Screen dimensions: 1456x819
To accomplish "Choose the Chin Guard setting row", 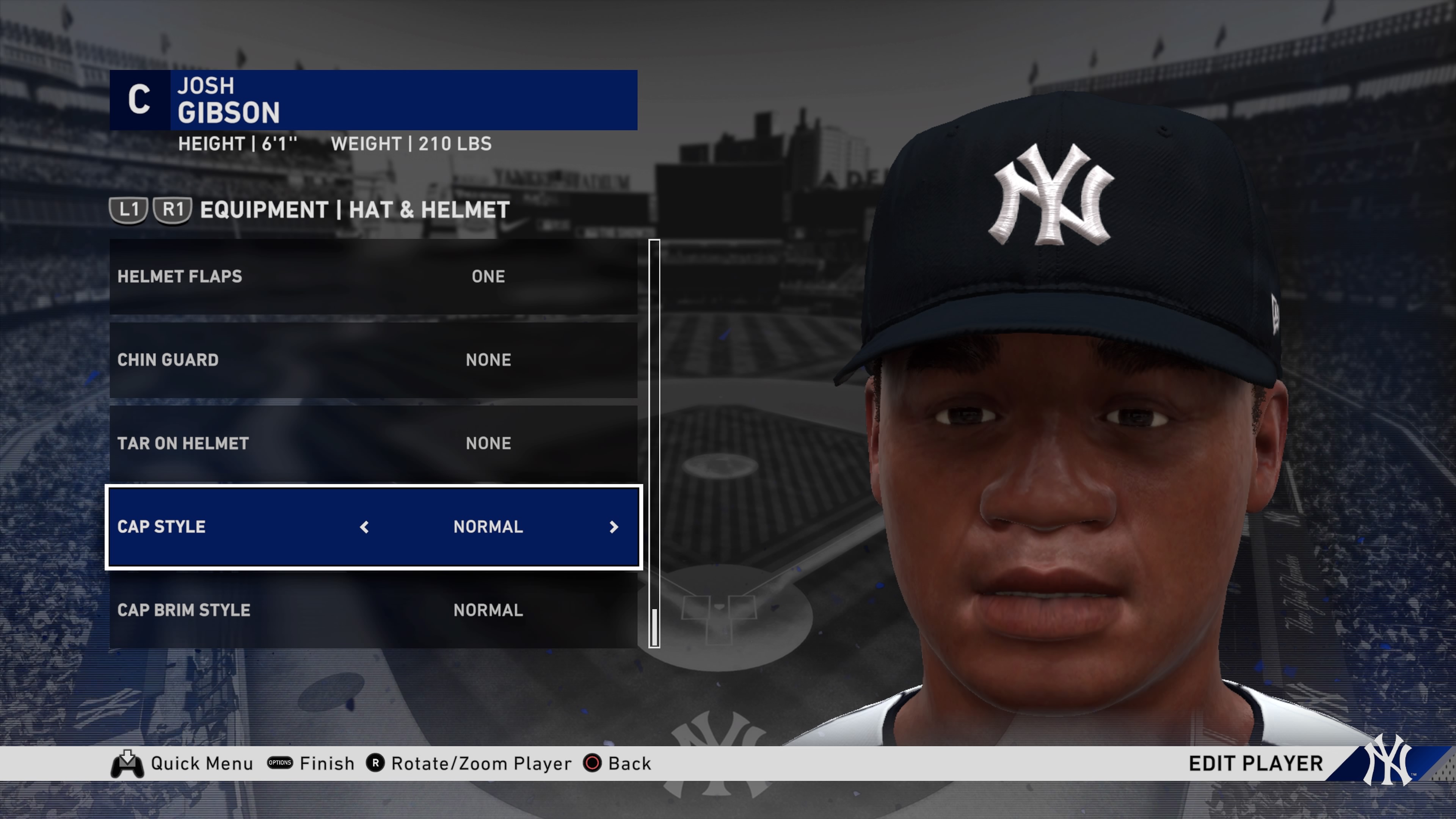I will [x=373, y=360].
